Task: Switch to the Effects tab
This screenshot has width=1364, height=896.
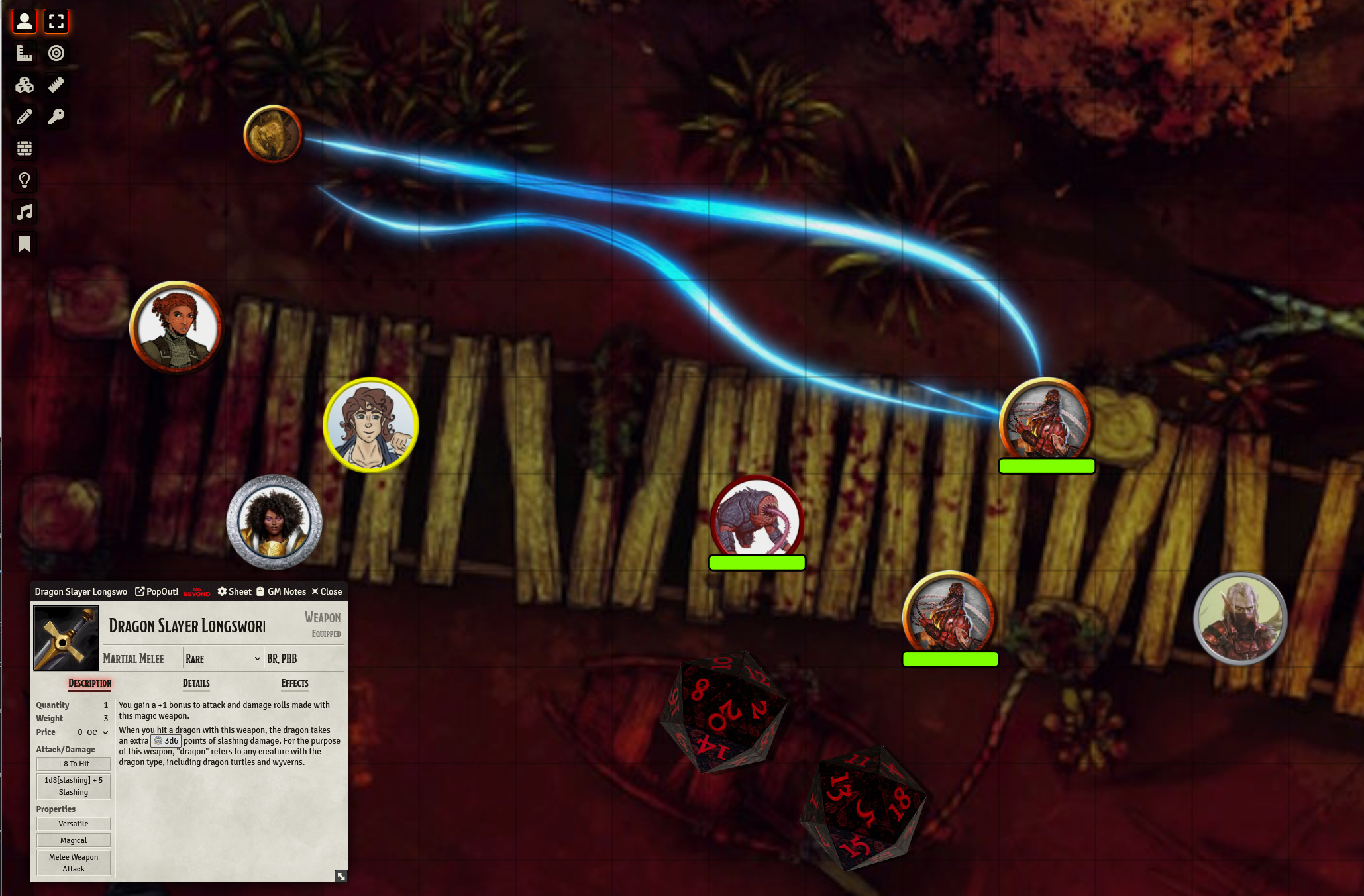Action: click(x=295, y=683)
